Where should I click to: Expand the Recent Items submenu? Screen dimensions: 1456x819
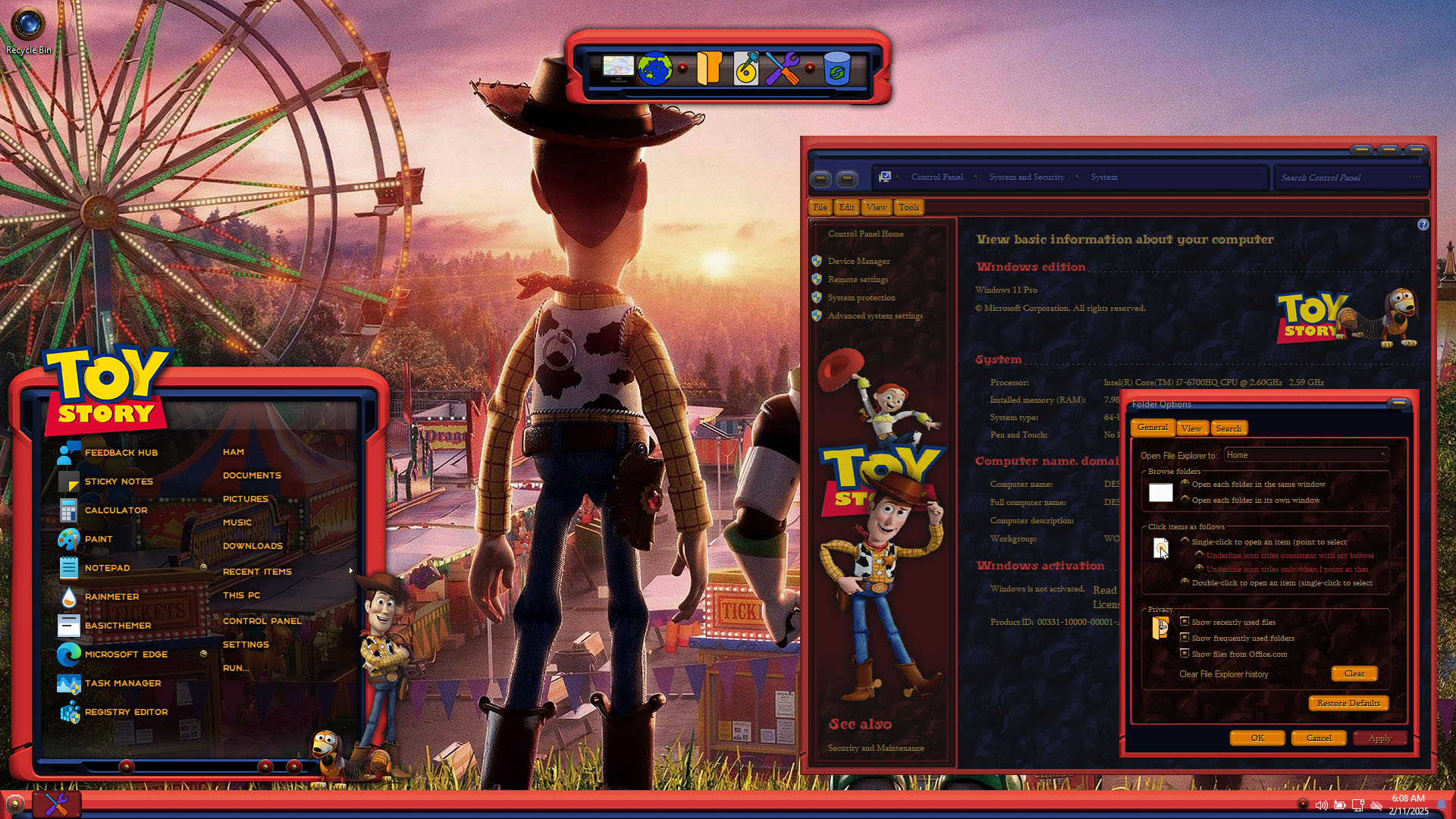[257, 572]
